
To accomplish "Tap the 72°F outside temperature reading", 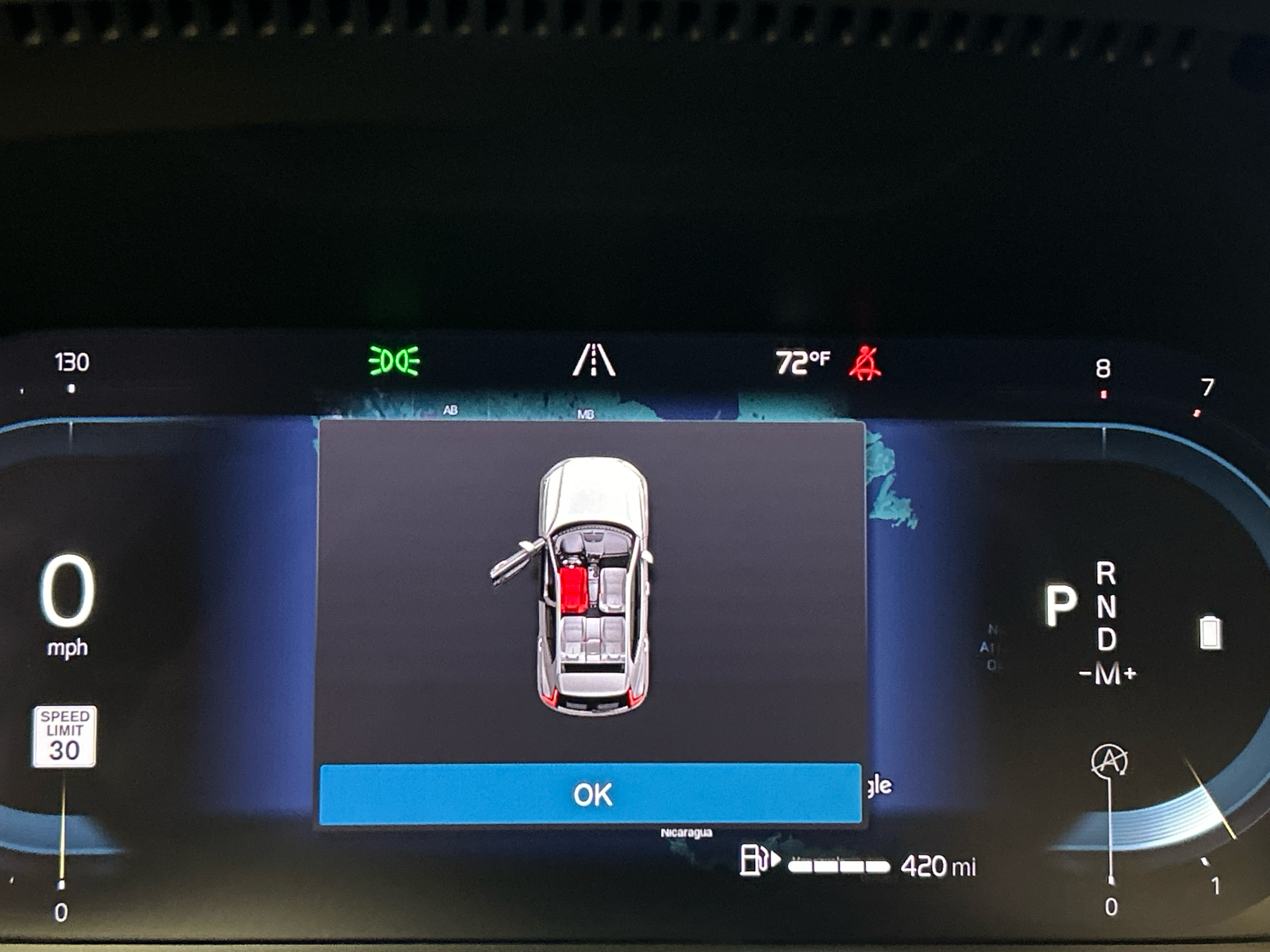I will (x=802, y=361).
